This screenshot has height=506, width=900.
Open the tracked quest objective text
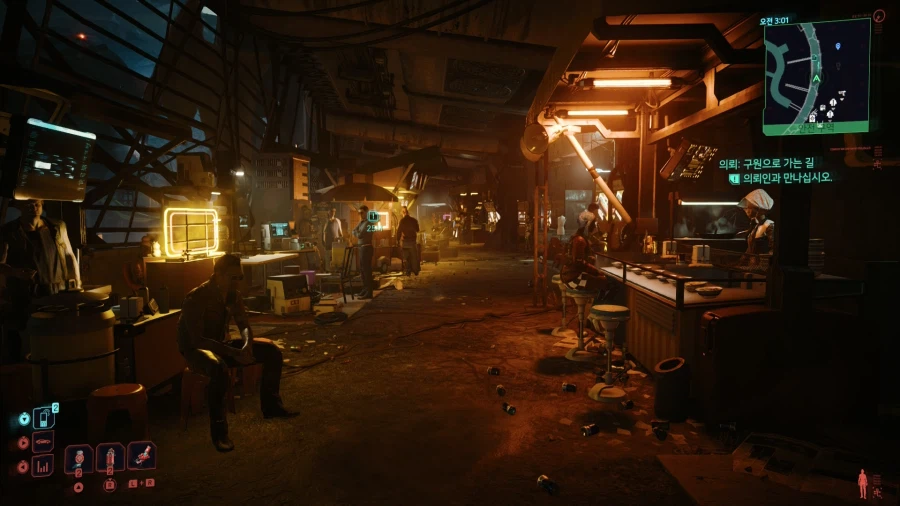click(x=782, y=177)
